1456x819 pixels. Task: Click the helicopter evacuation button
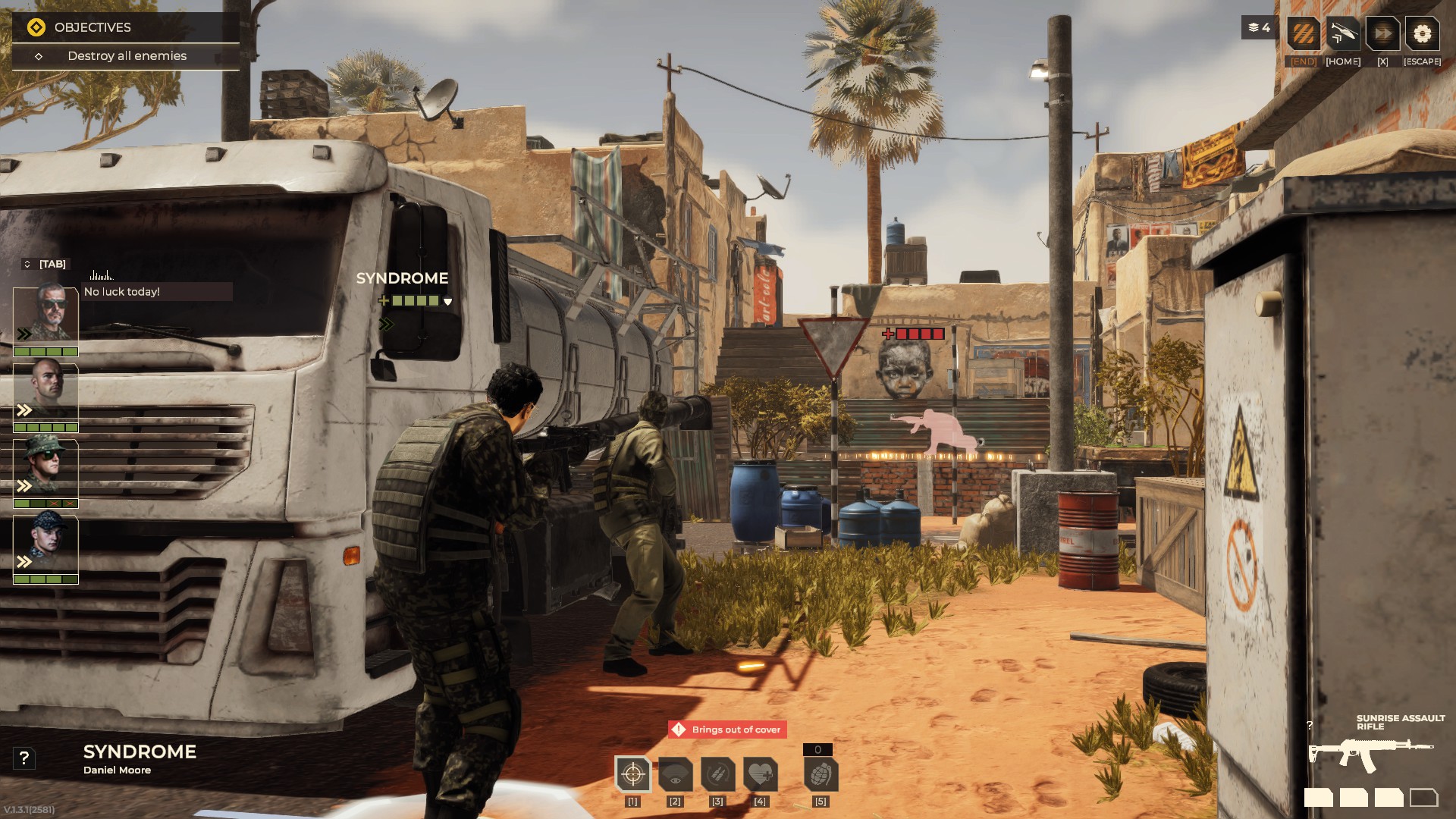[1342, 34]
